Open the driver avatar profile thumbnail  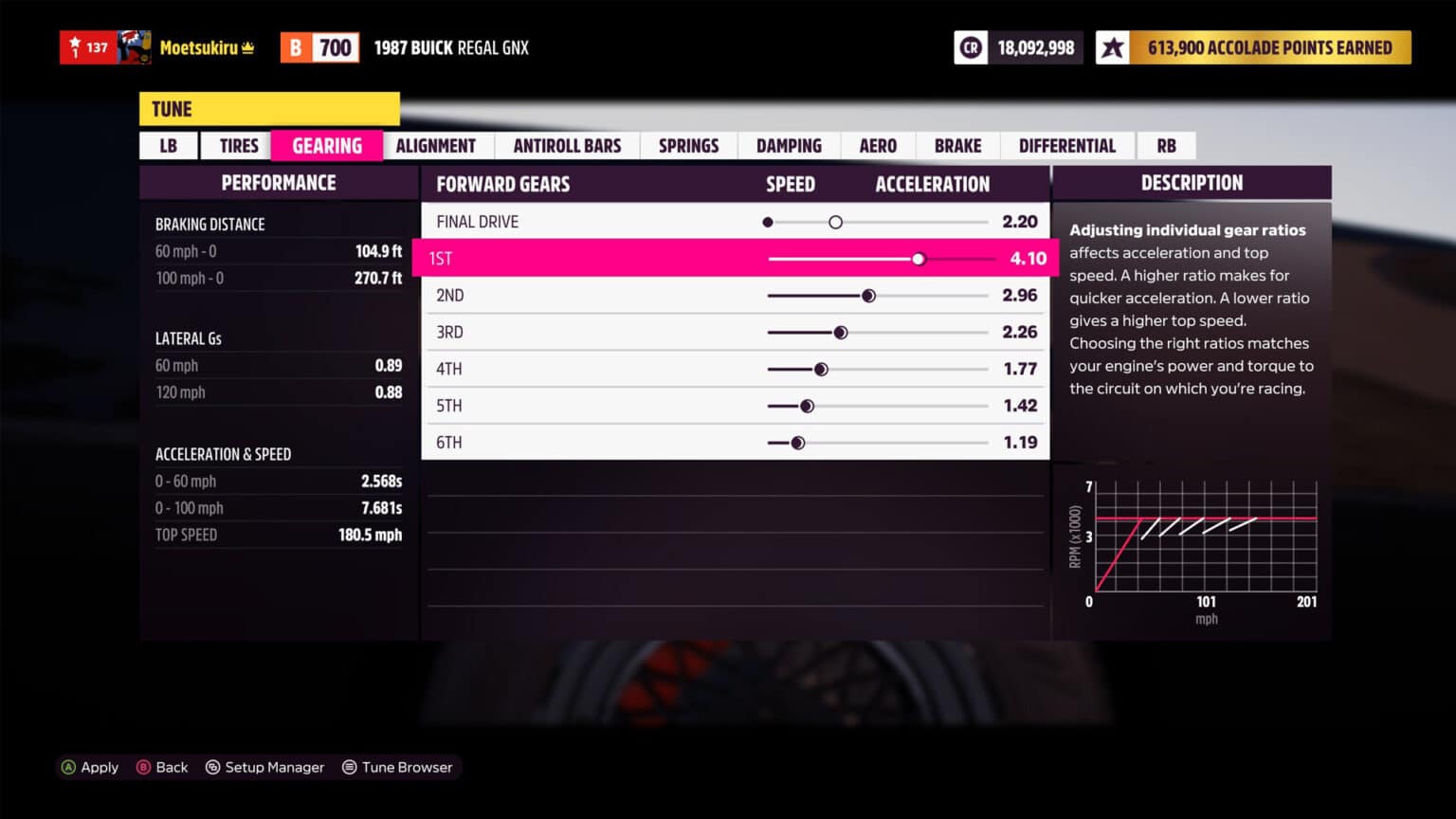(133, 46)
